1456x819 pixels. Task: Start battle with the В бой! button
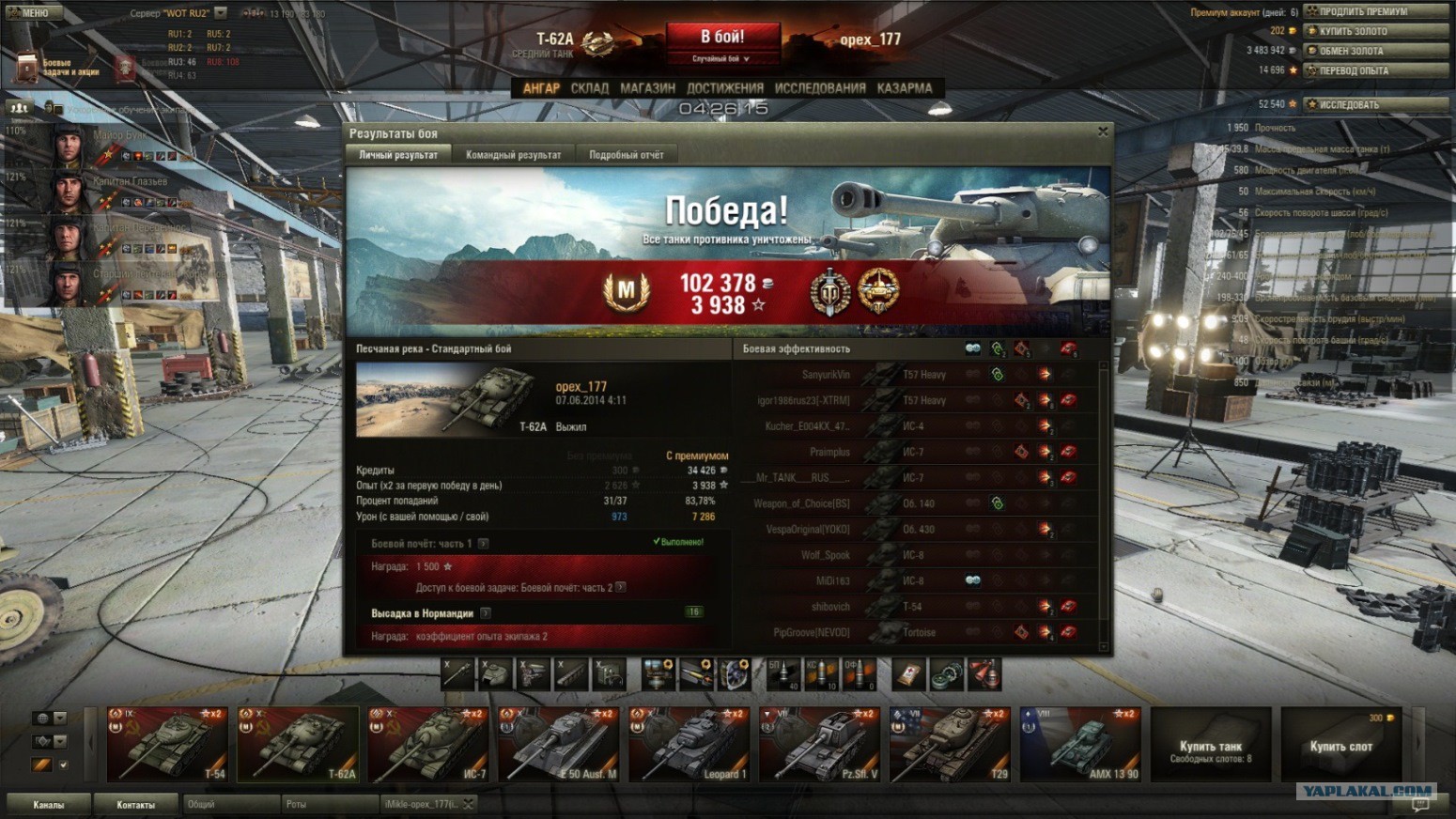[x=722, y=38]
